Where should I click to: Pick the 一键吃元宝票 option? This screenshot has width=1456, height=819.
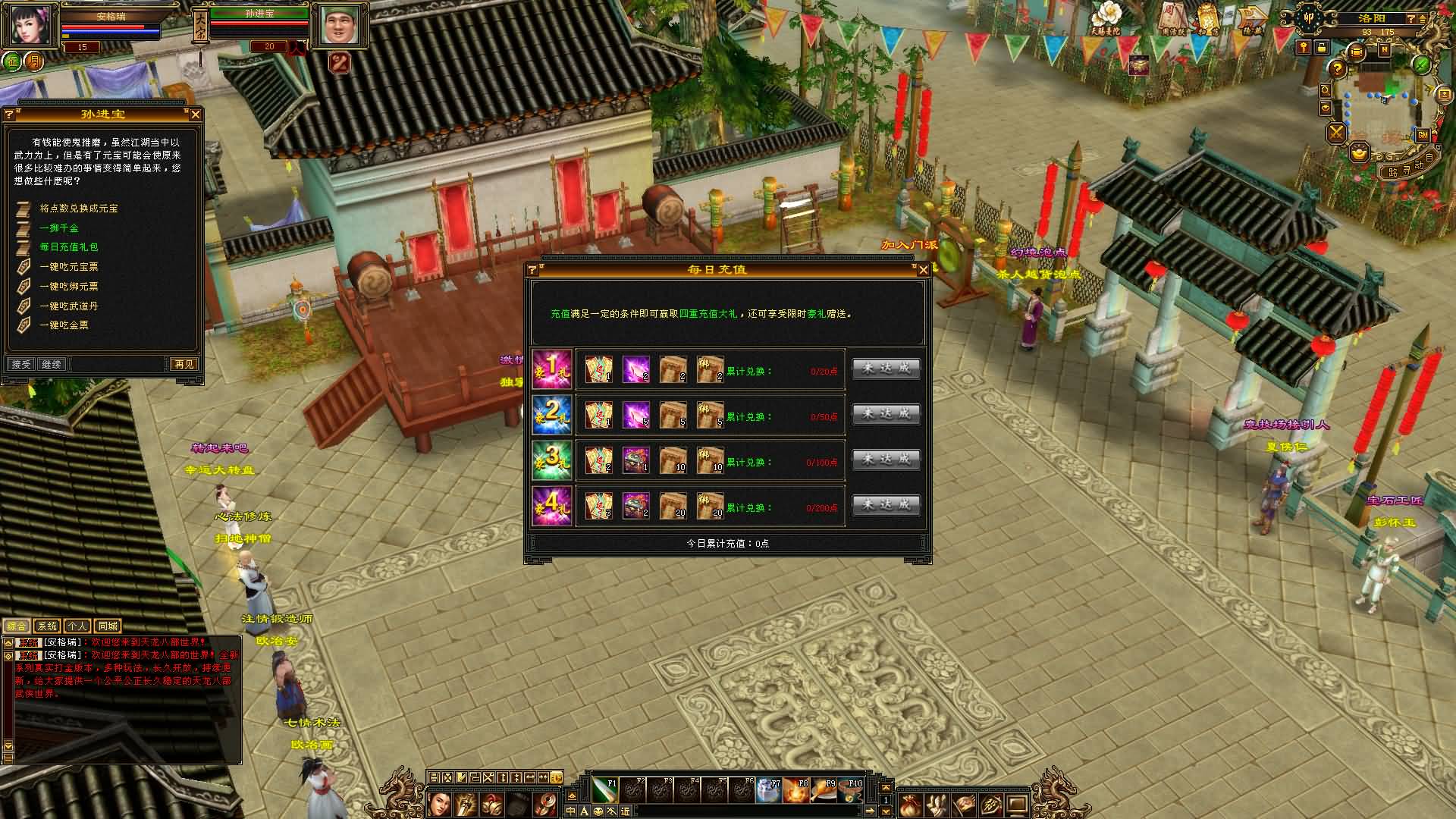pyautogui.click(x=69, y=267)
